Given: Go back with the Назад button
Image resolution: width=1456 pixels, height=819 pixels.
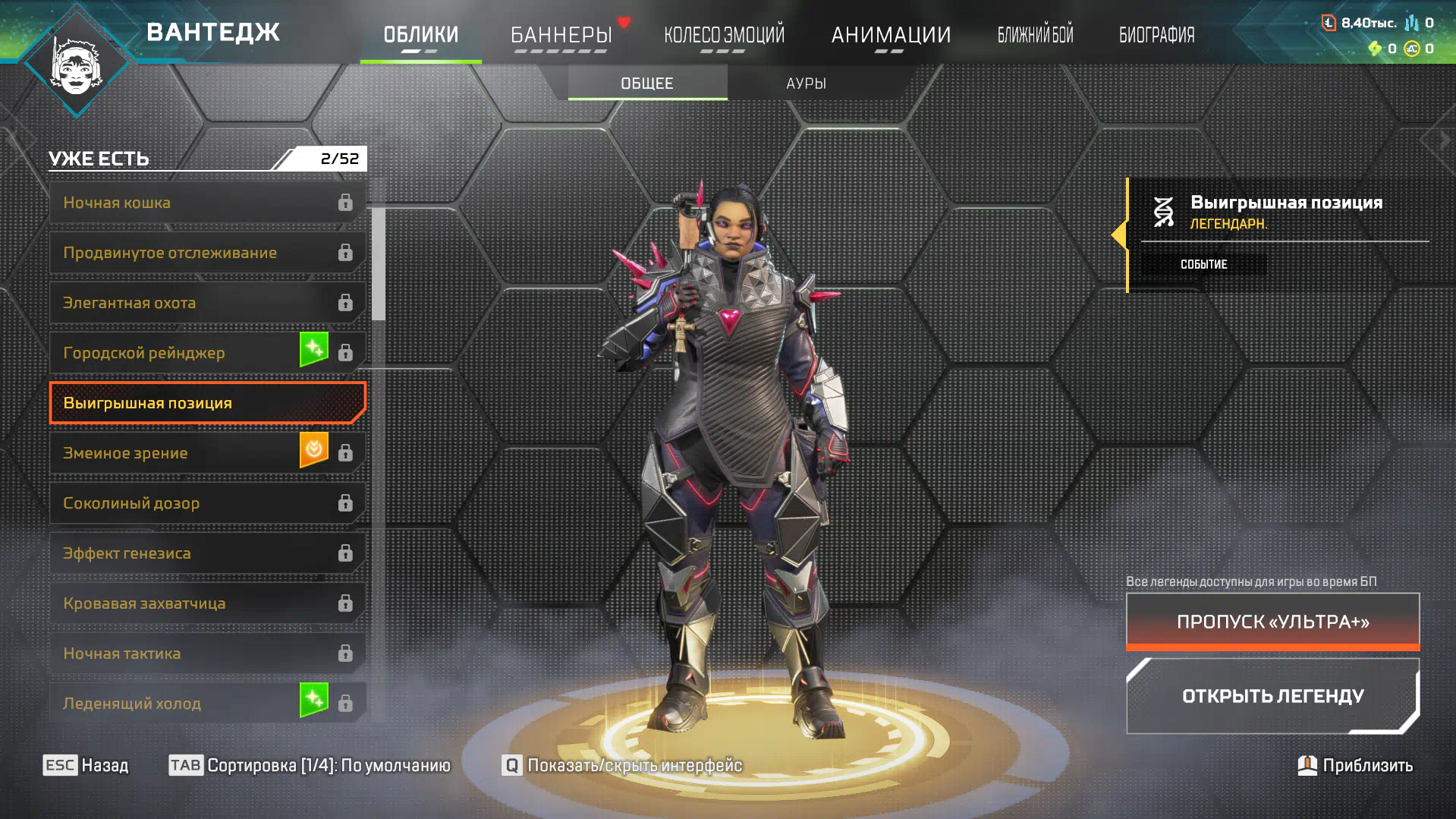Looking at the screenshot, I should point(86,765).
